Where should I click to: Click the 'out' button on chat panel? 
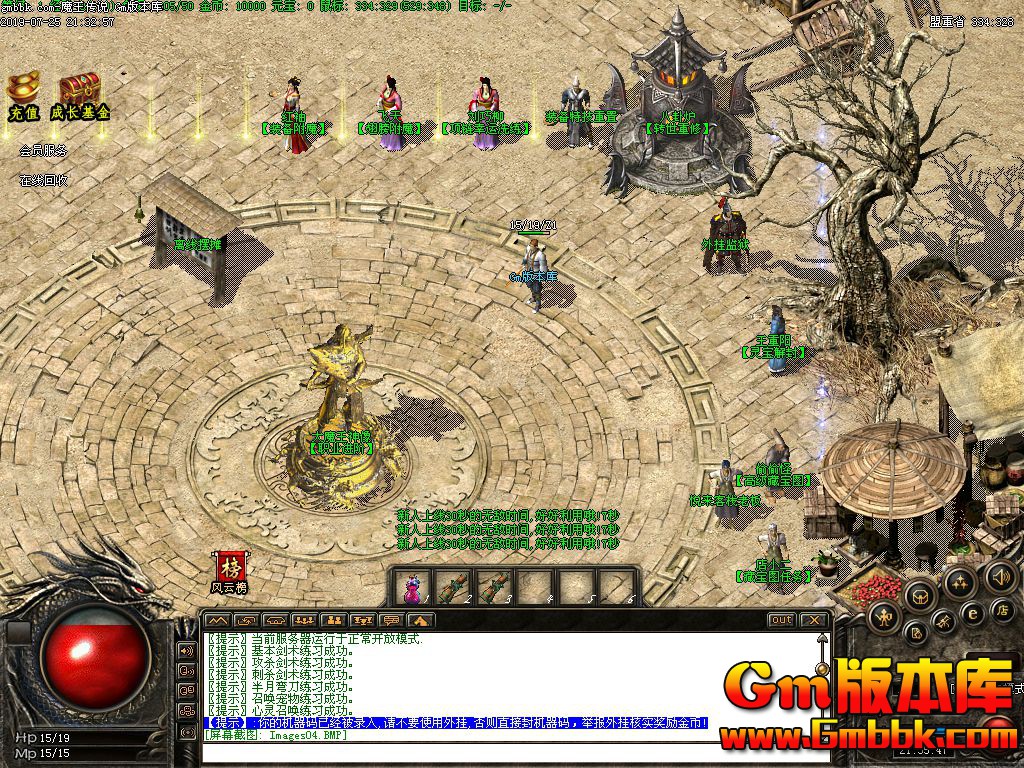click(782, 620)
